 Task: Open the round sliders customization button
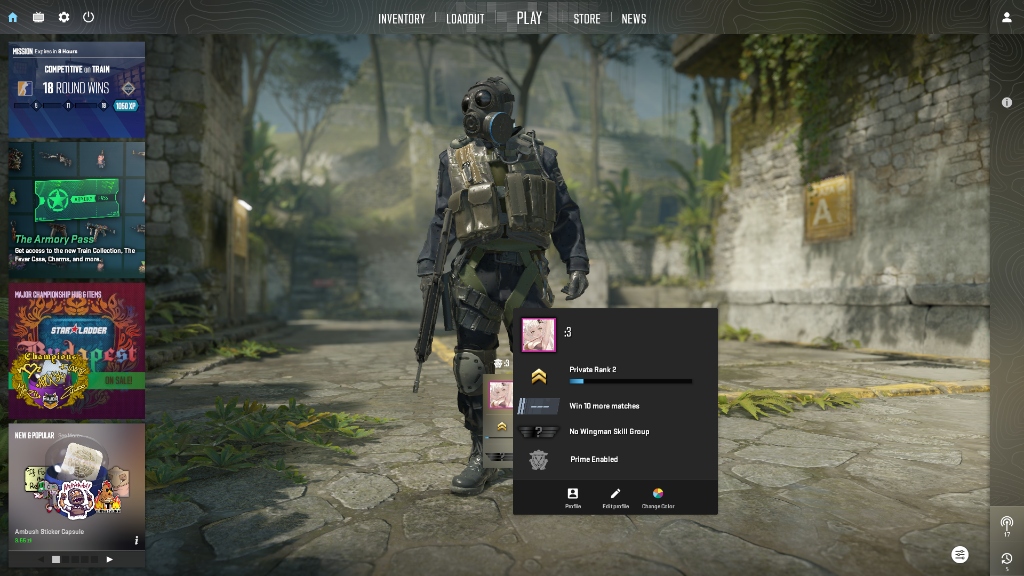click(960, 554)
